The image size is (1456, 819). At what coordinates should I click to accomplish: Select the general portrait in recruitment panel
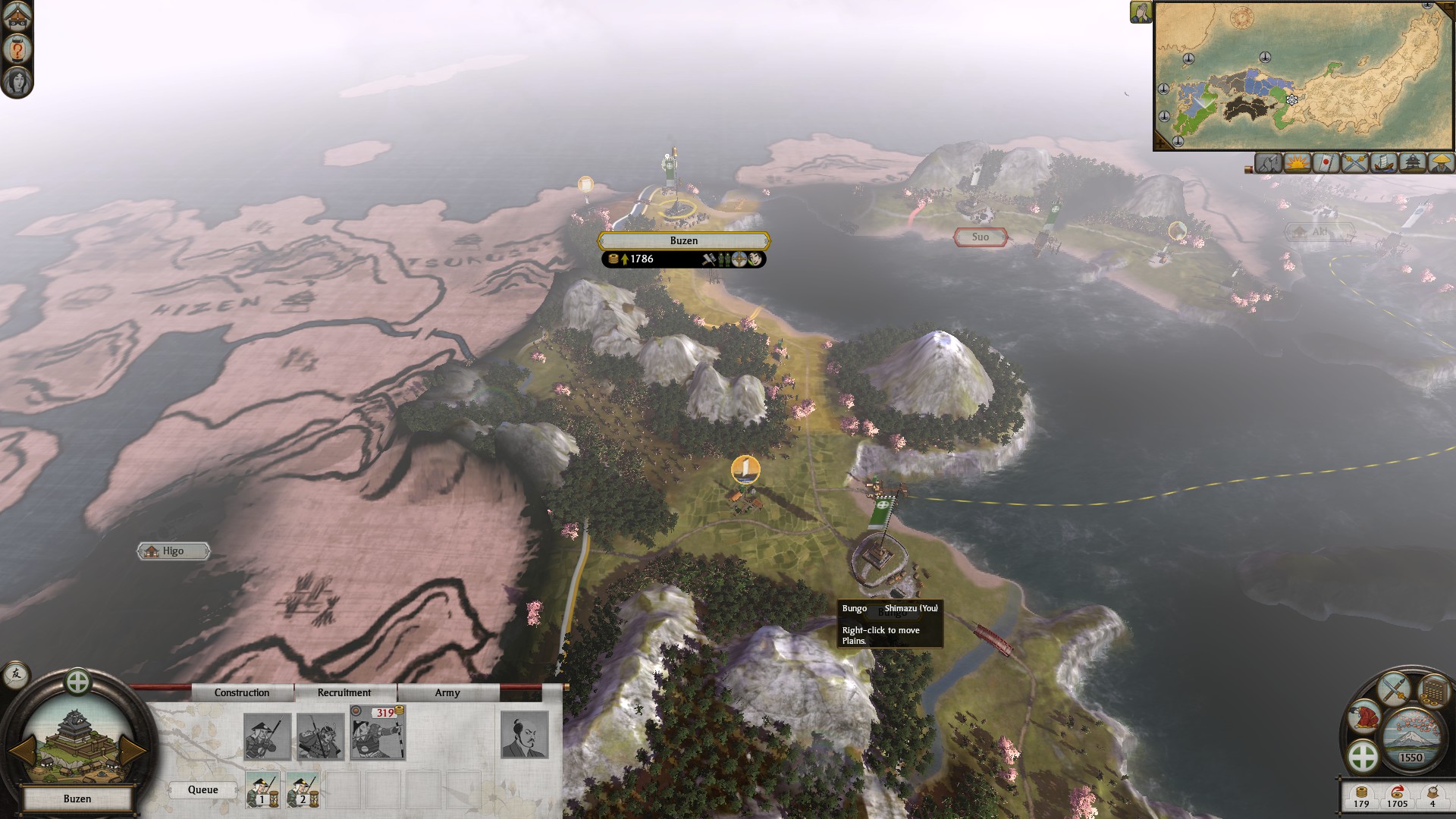click(x=524, y=734)
